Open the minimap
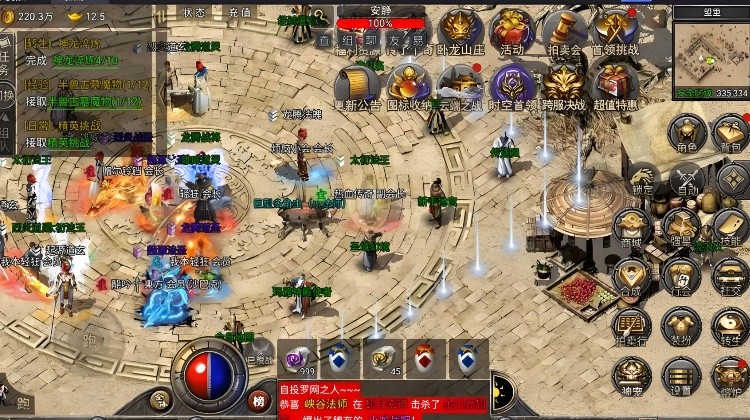The height and width of the screenshot is (420, 750). click(x=710, y=52)
